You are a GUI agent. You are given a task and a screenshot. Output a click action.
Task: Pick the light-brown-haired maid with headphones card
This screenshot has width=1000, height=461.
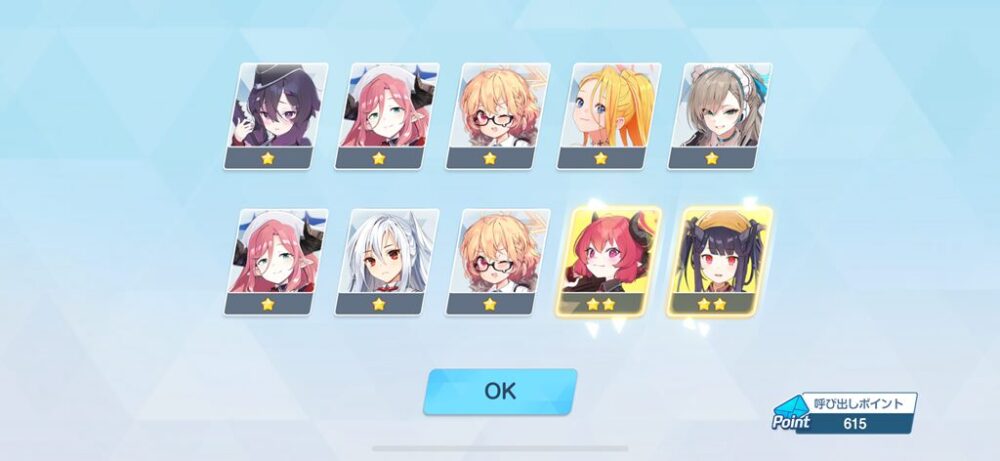(x=721, y=115)
